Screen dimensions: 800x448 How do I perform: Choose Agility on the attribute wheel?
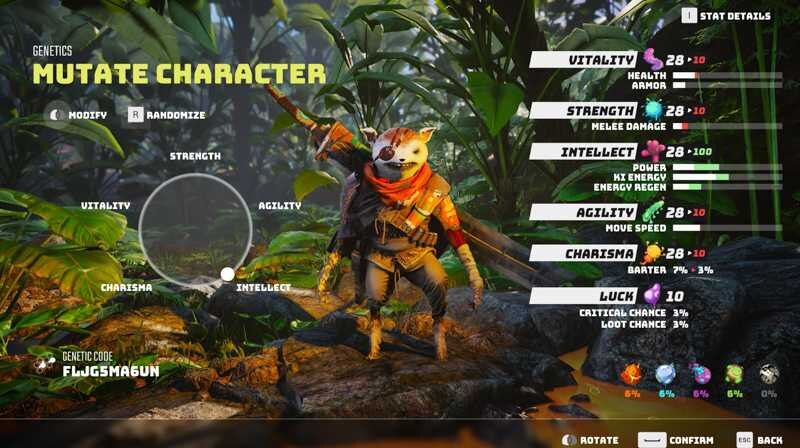coord(280,205)
